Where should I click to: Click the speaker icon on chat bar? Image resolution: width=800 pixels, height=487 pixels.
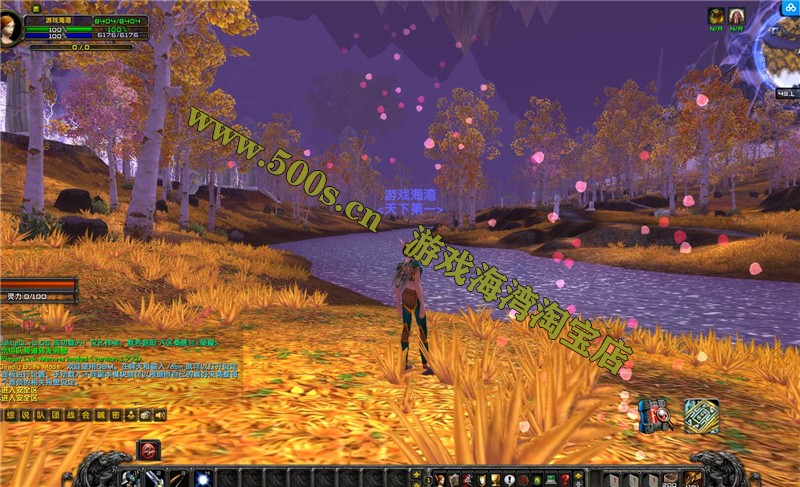pos(160,414)
